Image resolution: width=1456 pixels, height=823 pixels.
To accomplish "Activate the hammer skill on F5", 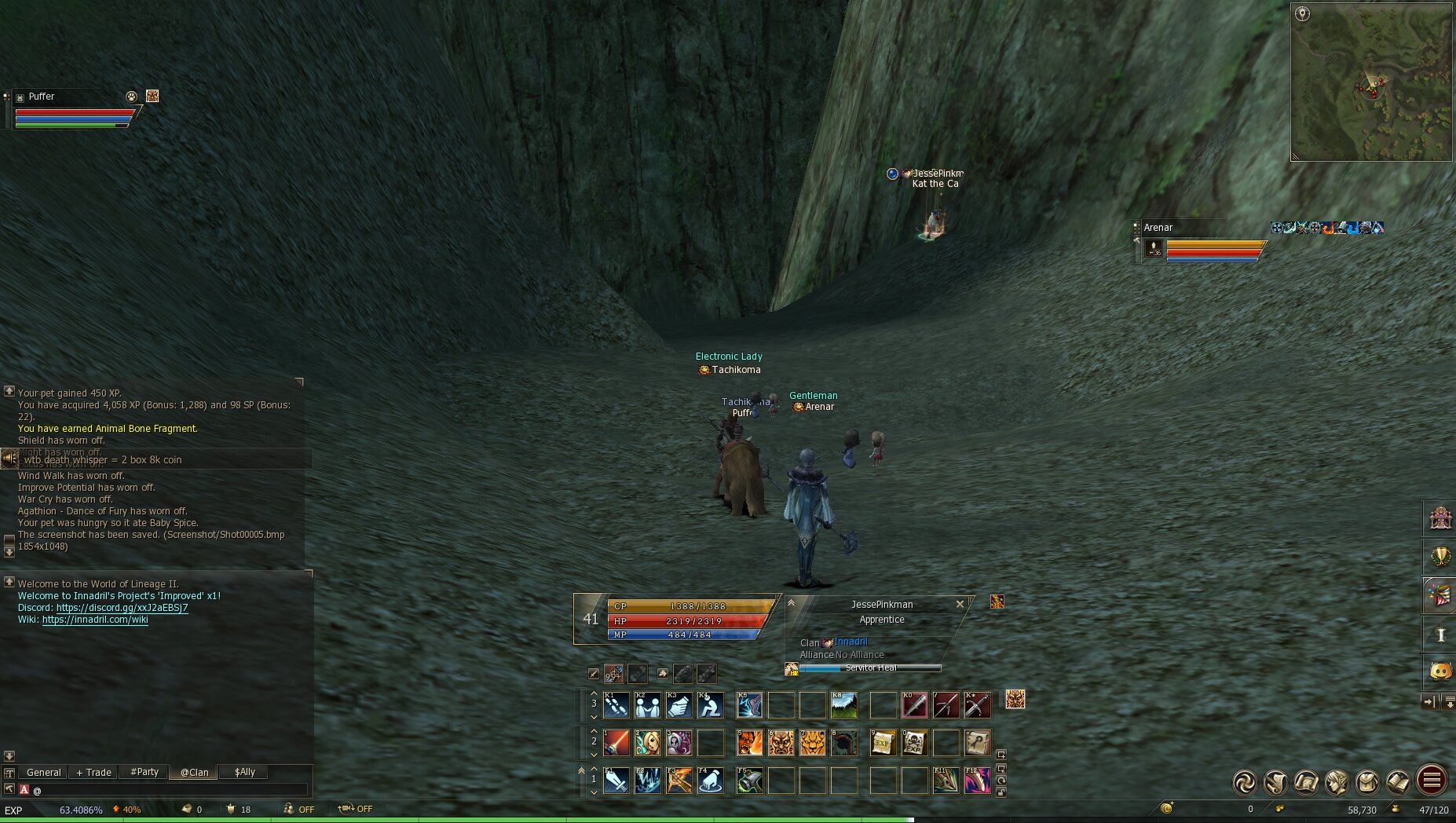I will point(750,781).
